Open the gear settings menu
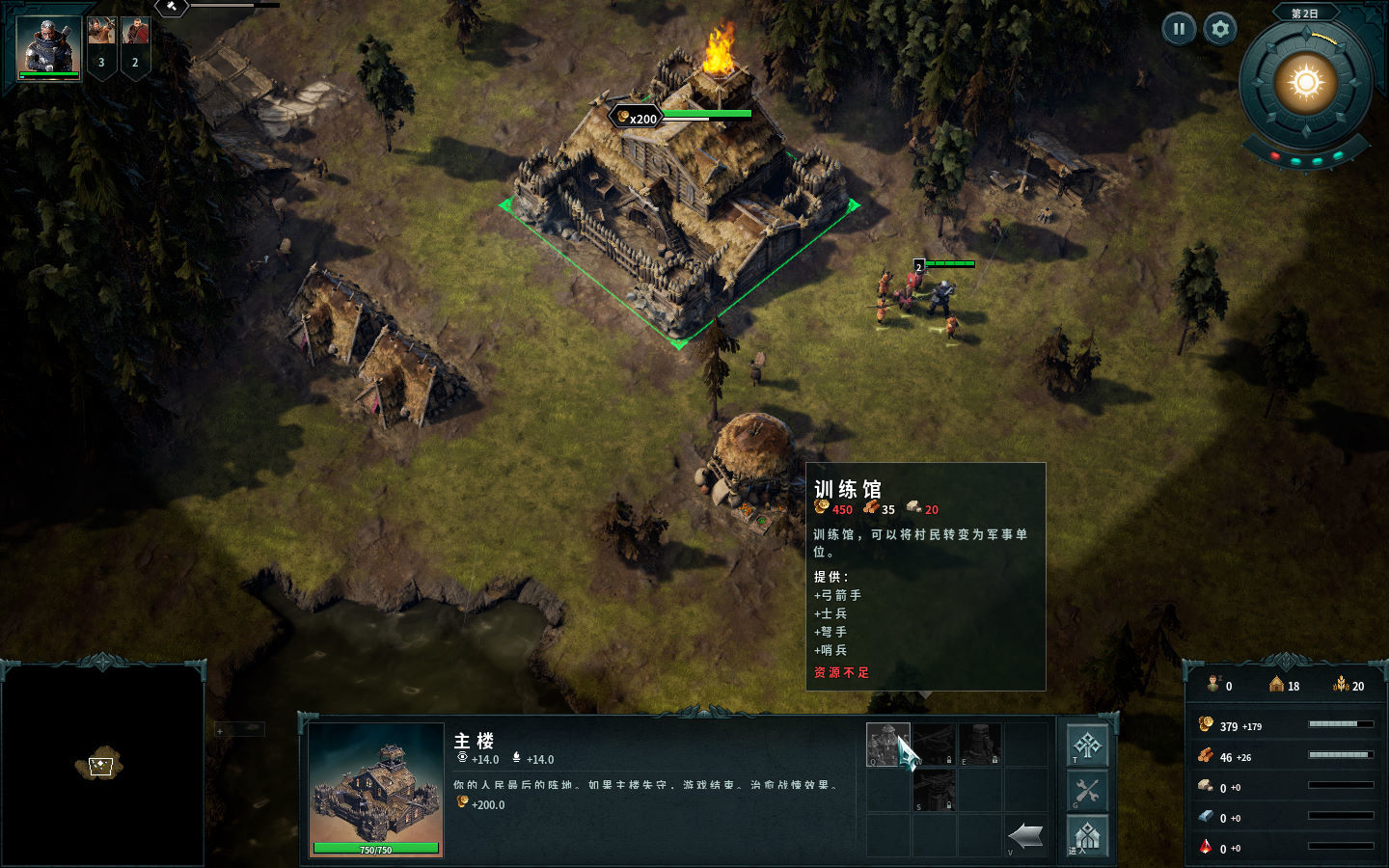 tap(1220, 29)
